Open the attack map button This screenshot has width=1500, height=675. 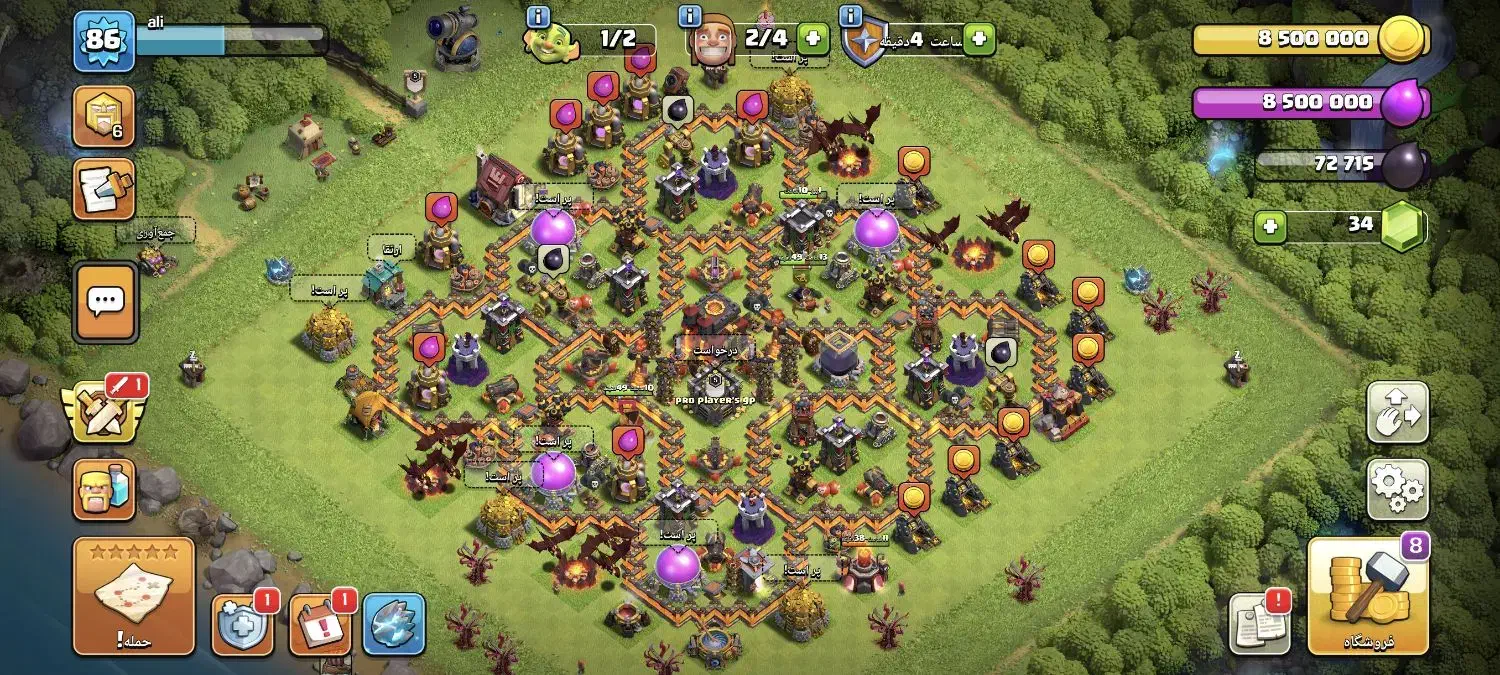(133, 596)
